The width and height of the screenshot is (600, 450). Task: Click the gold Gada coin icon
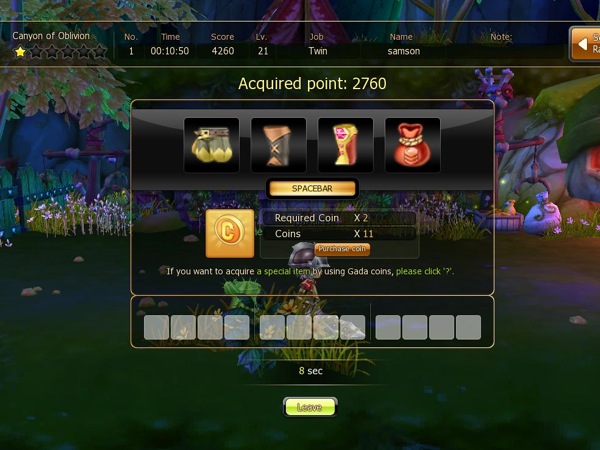pos(229,234)
